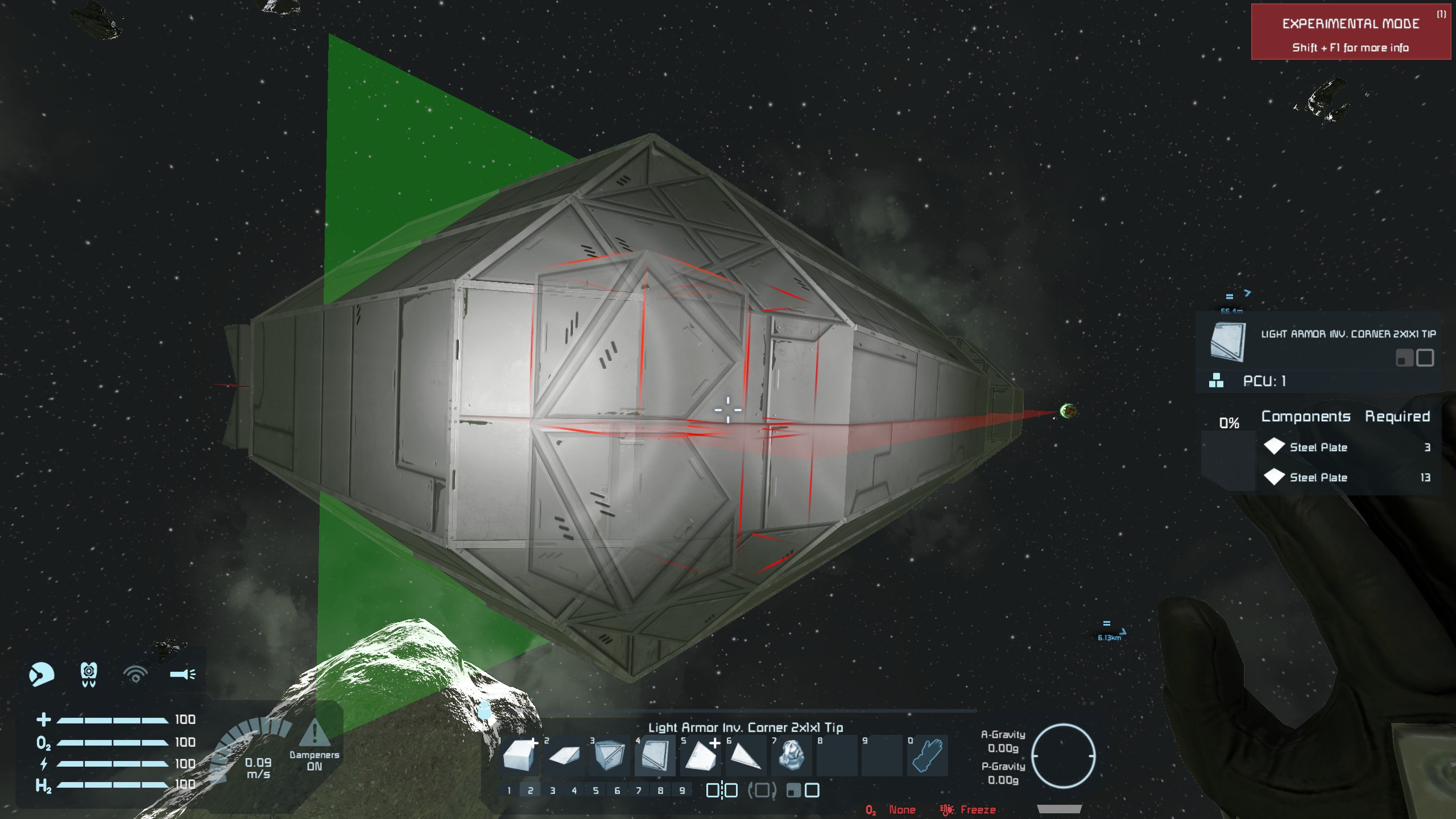
Task: Toggle the flashlight icon
Action: [x=183, y=675]
